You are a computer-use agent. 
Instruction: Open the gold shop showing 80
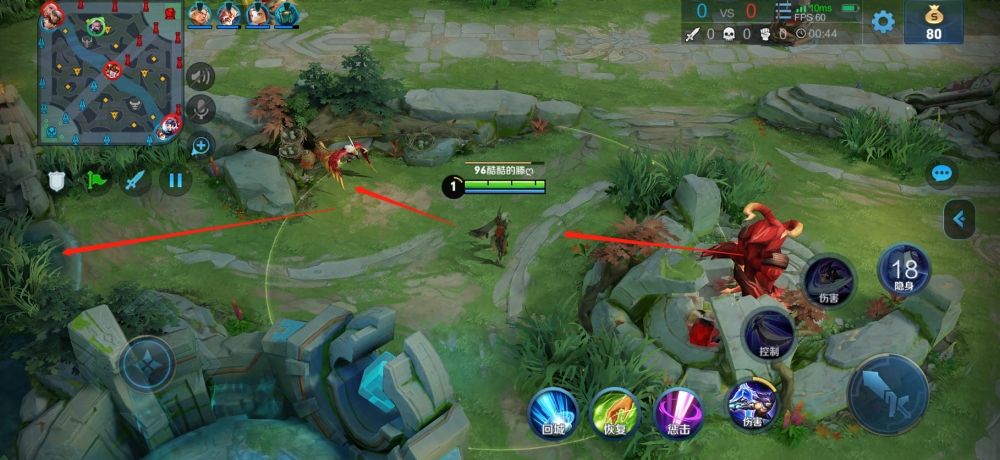coord(934,22)
